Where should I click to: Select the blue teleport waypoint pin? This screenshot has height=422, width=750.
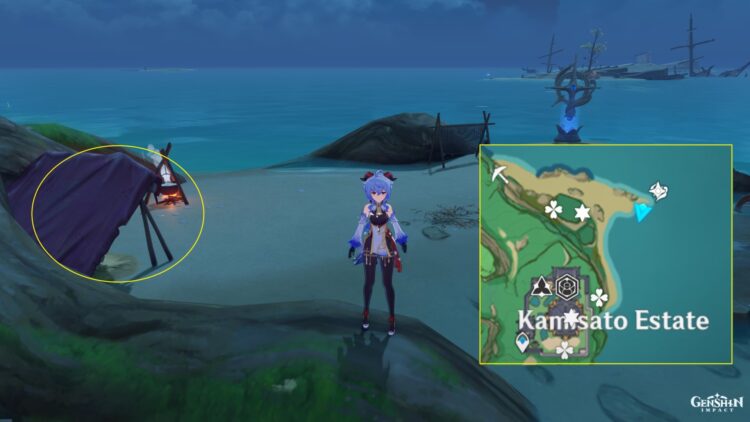pos(522,343)
